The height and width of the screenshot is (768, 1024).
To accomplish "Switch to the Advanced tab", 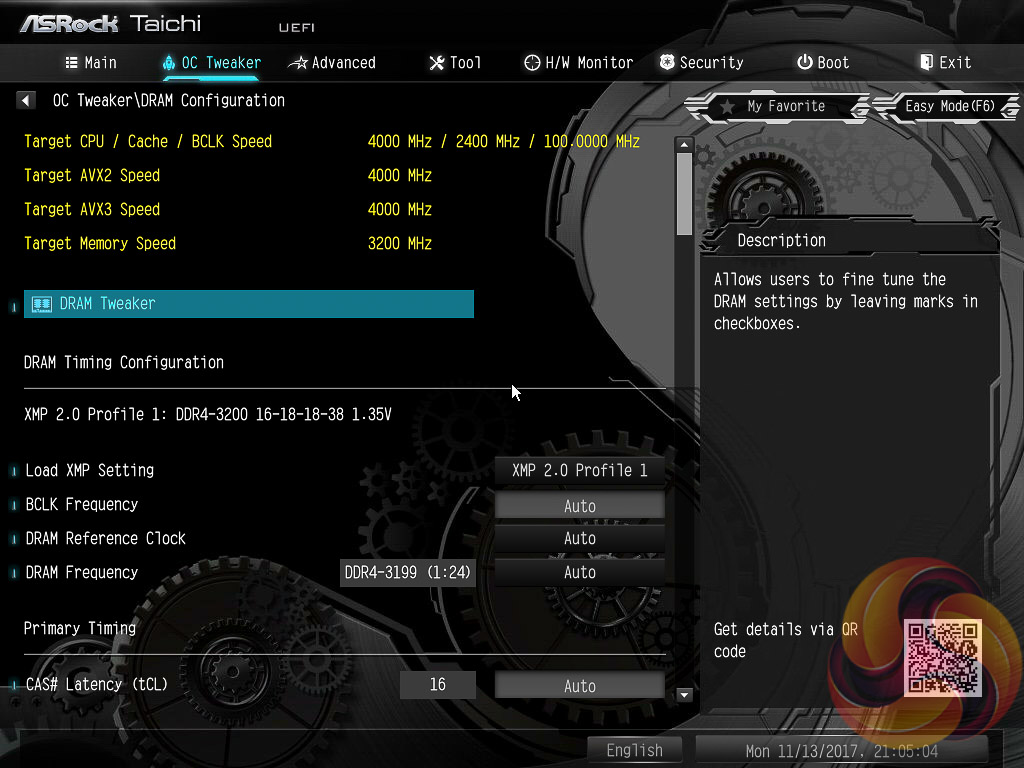I will point(332,62).
